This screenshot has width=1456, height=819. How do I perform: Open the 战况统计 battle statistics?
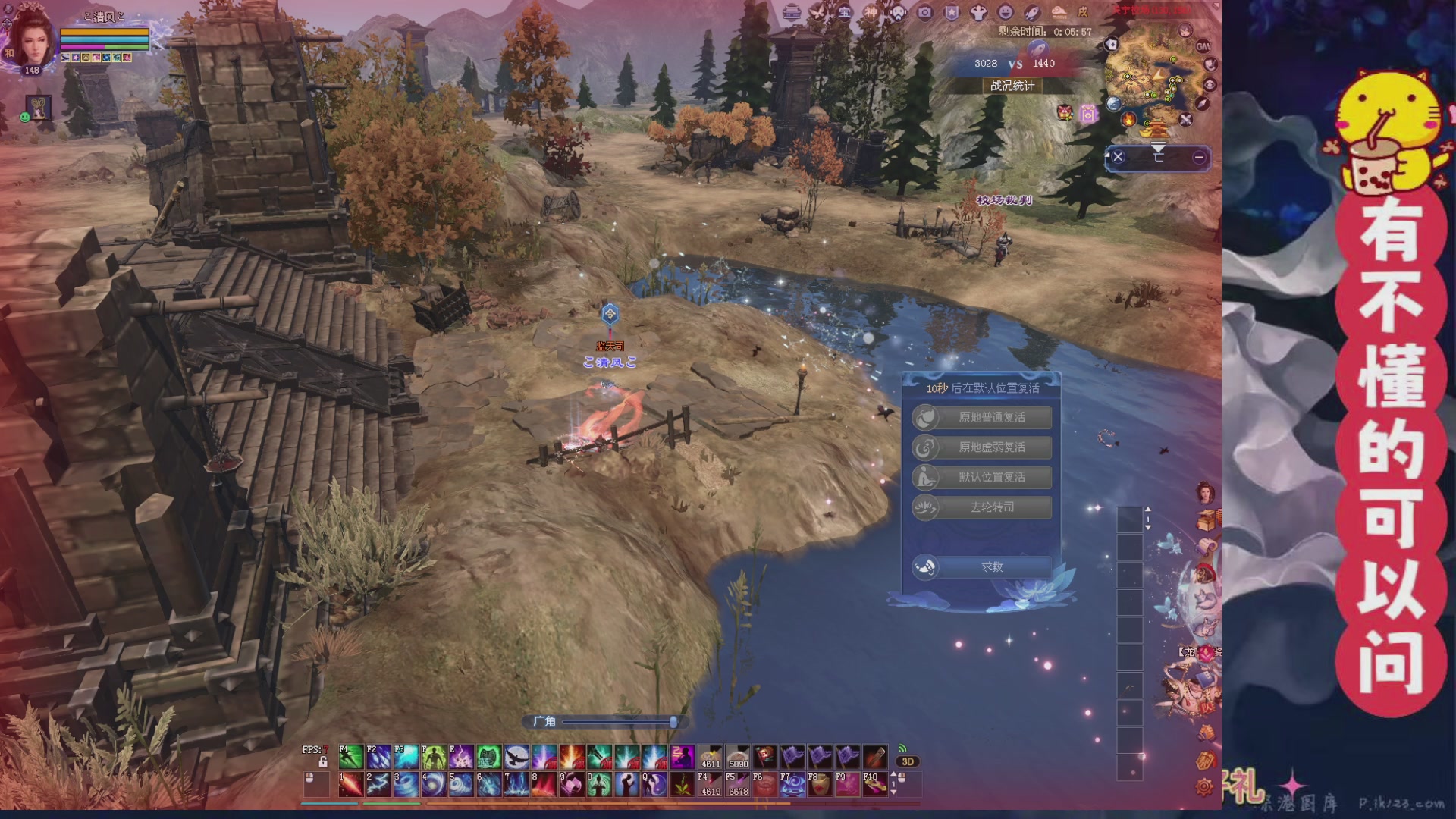pos(1012,86)
